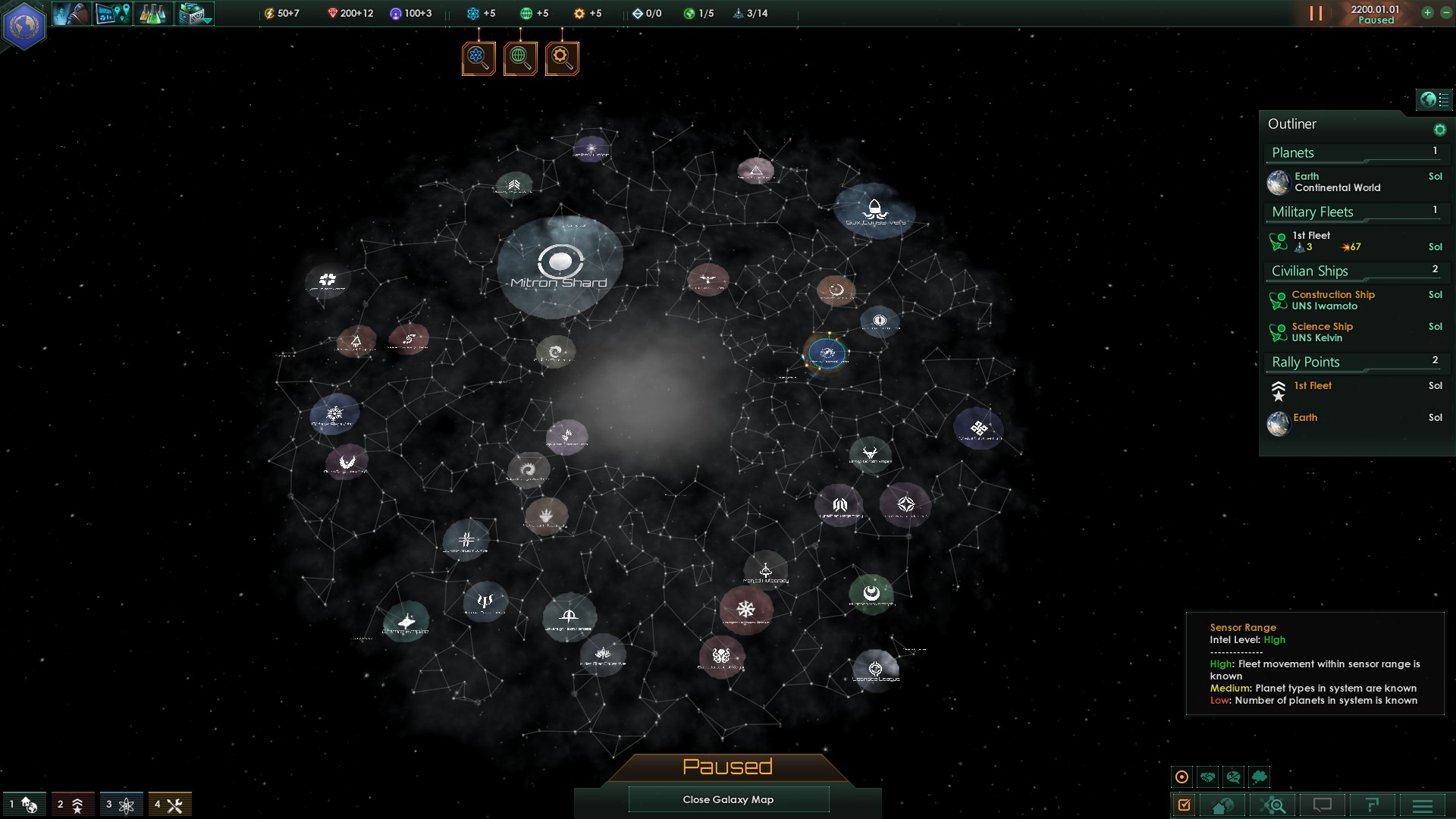Open the leaders panel with hooded figure icon

click(x=72, y=13)
